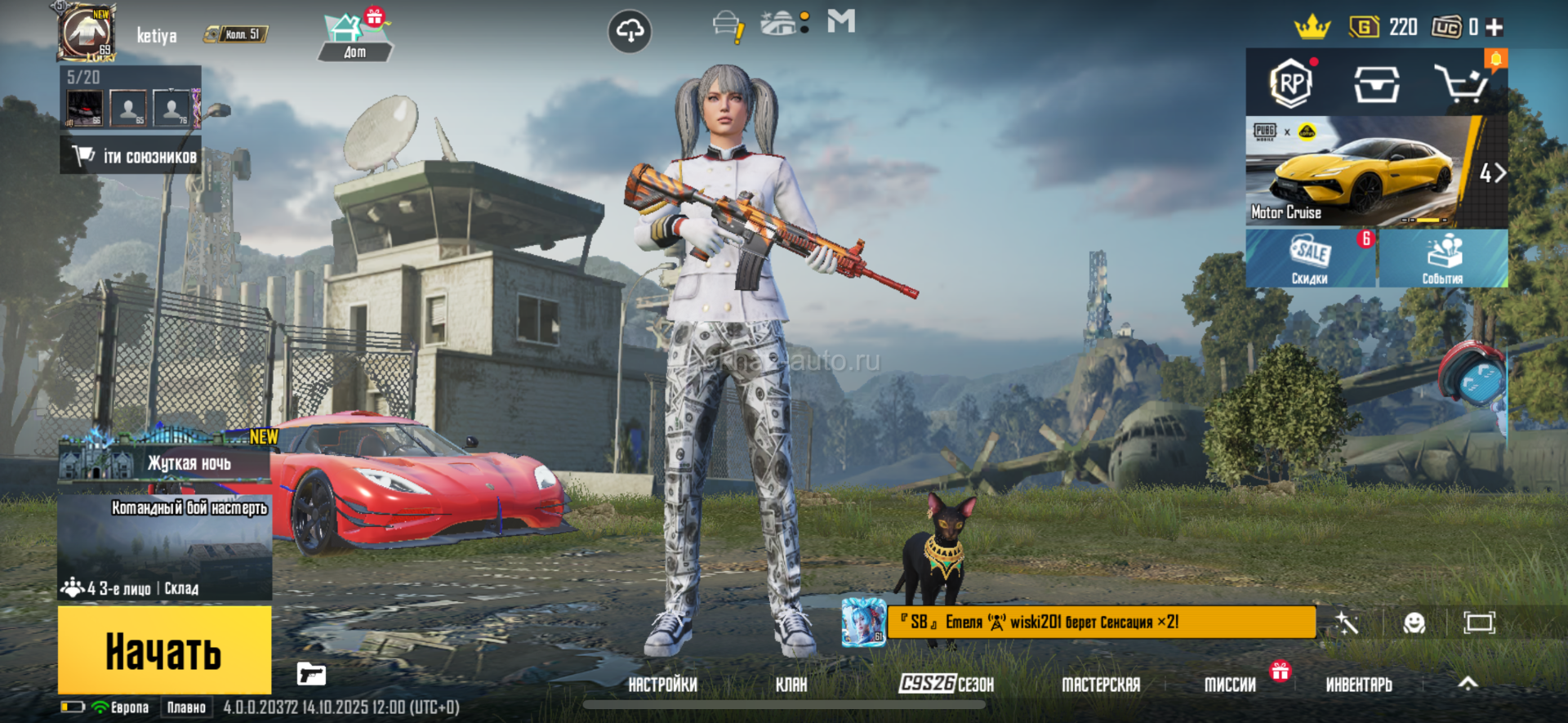This screenshot has width=1568, height=723.
Task: Click the cloud download icon
Action: tap(630, 32)
